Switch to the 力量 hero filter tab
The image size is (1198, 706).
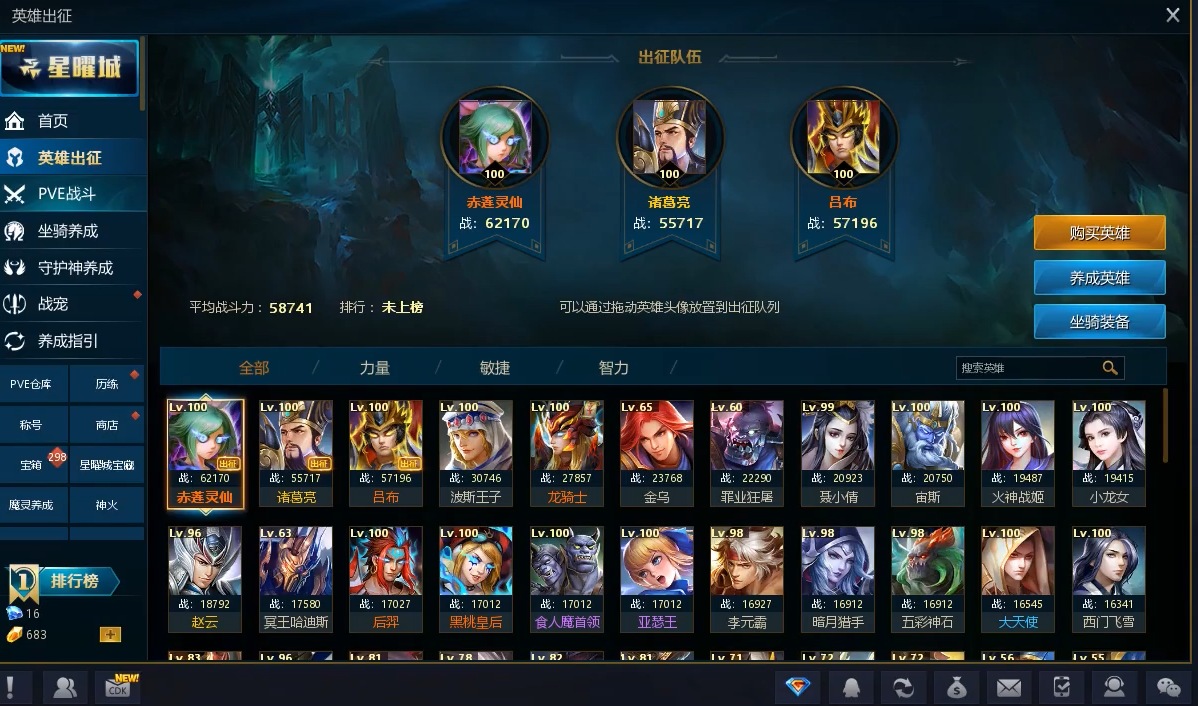click(x=375, y=368)
